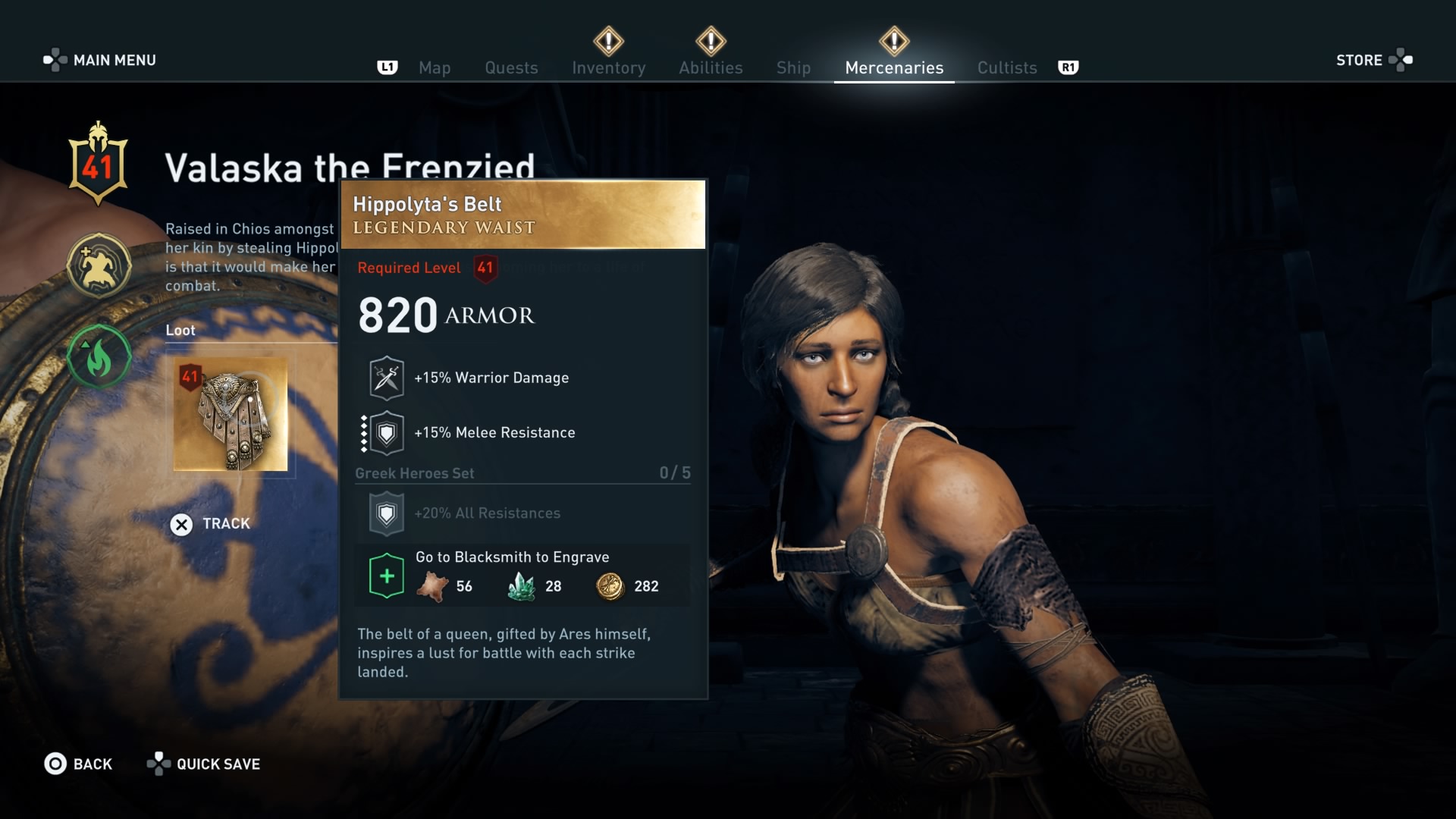Select the level 41 mercenary shield emblem
This screenshot has width=1456, height=819.
99,162
